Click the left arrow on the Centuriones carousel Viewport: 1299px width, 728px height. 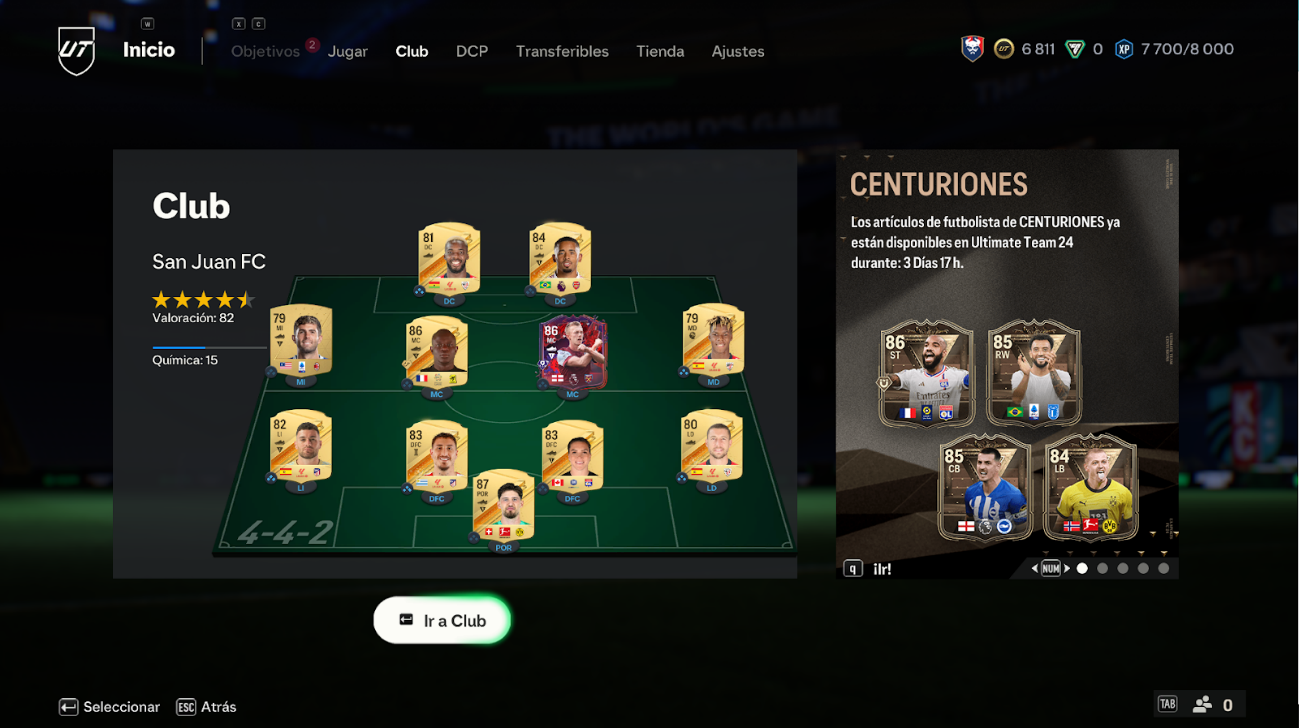(x=1034, y=568)
